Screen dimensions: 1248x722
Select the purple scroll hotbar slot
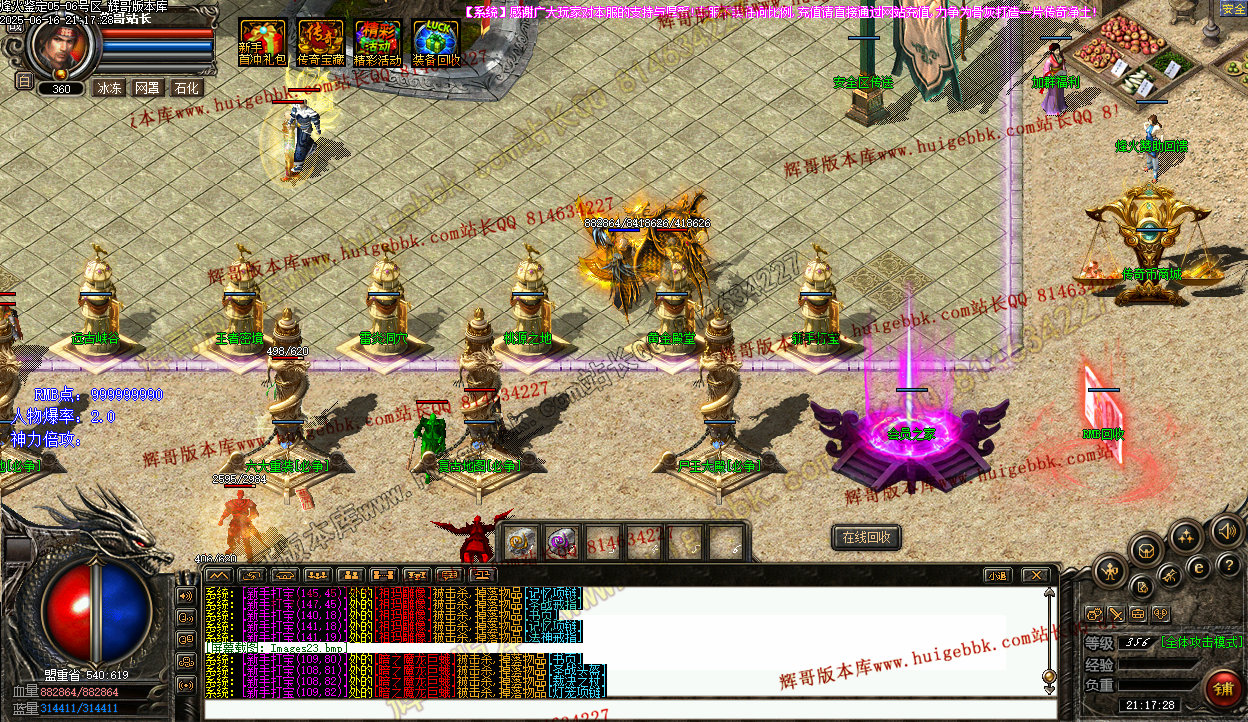pyautogui.click(x=562, y=543)
